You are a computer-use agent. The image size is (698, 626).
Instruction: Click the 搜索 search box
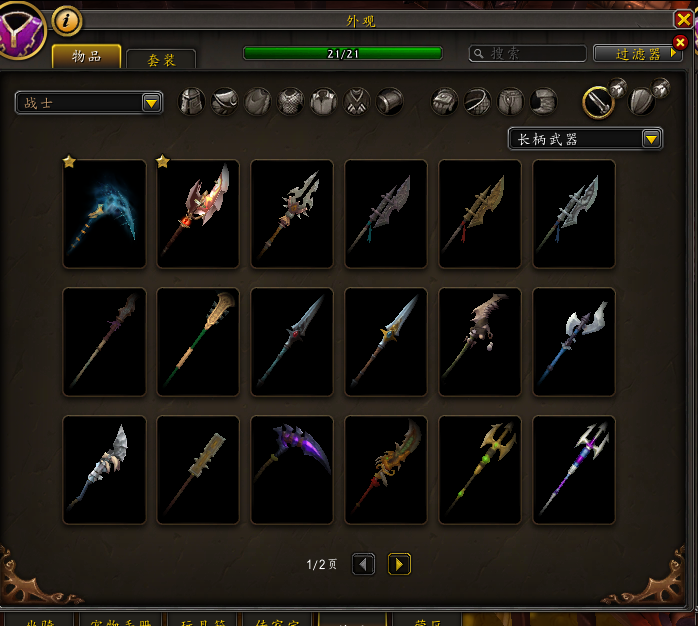[x=528, y=53]
